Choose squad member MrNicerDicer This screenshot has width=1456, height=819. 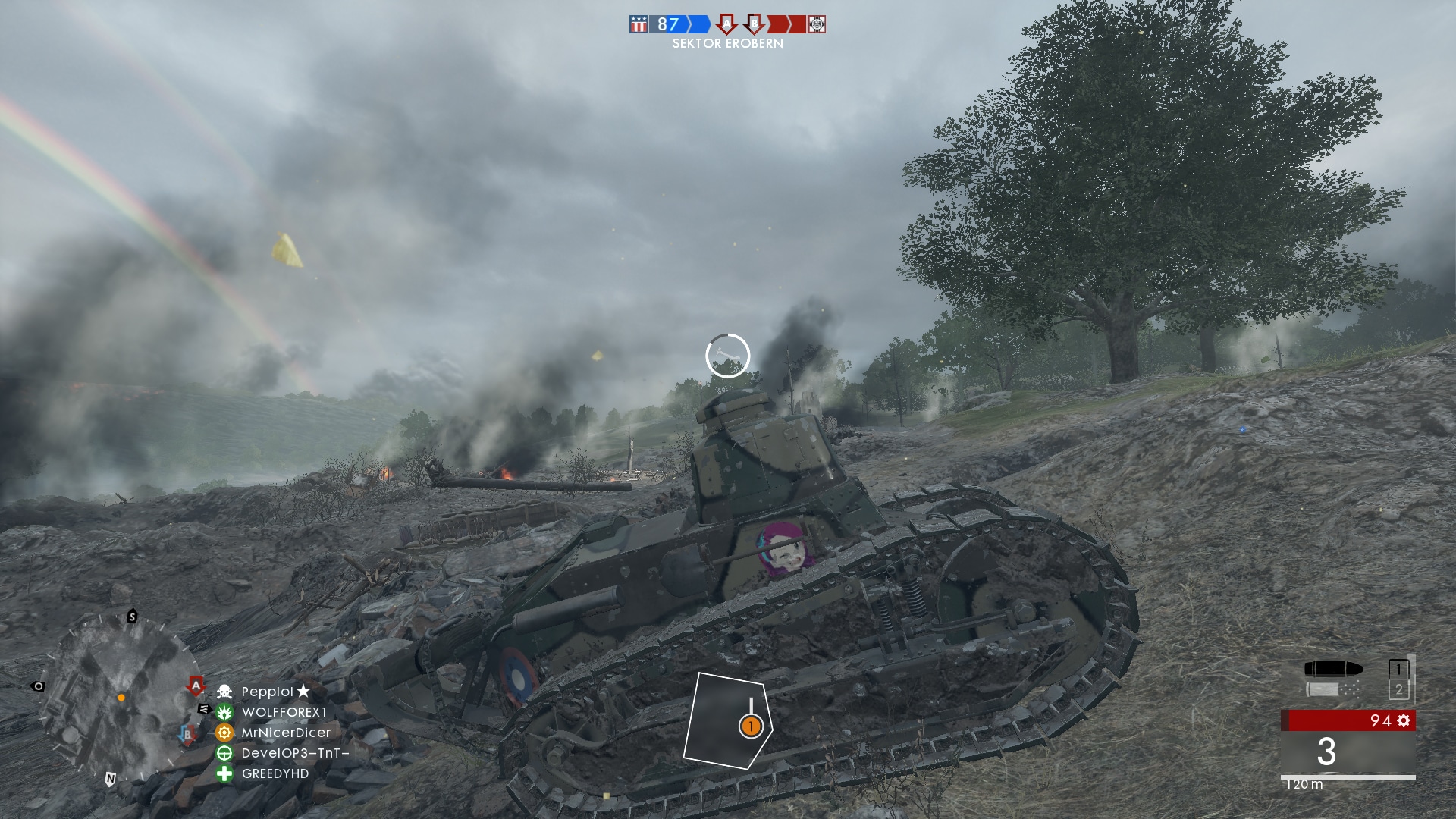(x=286, y=733)
